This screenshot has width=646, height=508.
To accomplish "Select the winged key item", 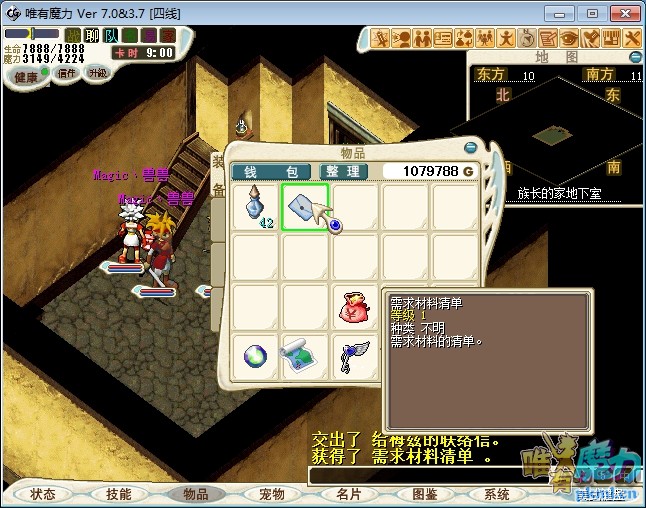I will (355, 356).
